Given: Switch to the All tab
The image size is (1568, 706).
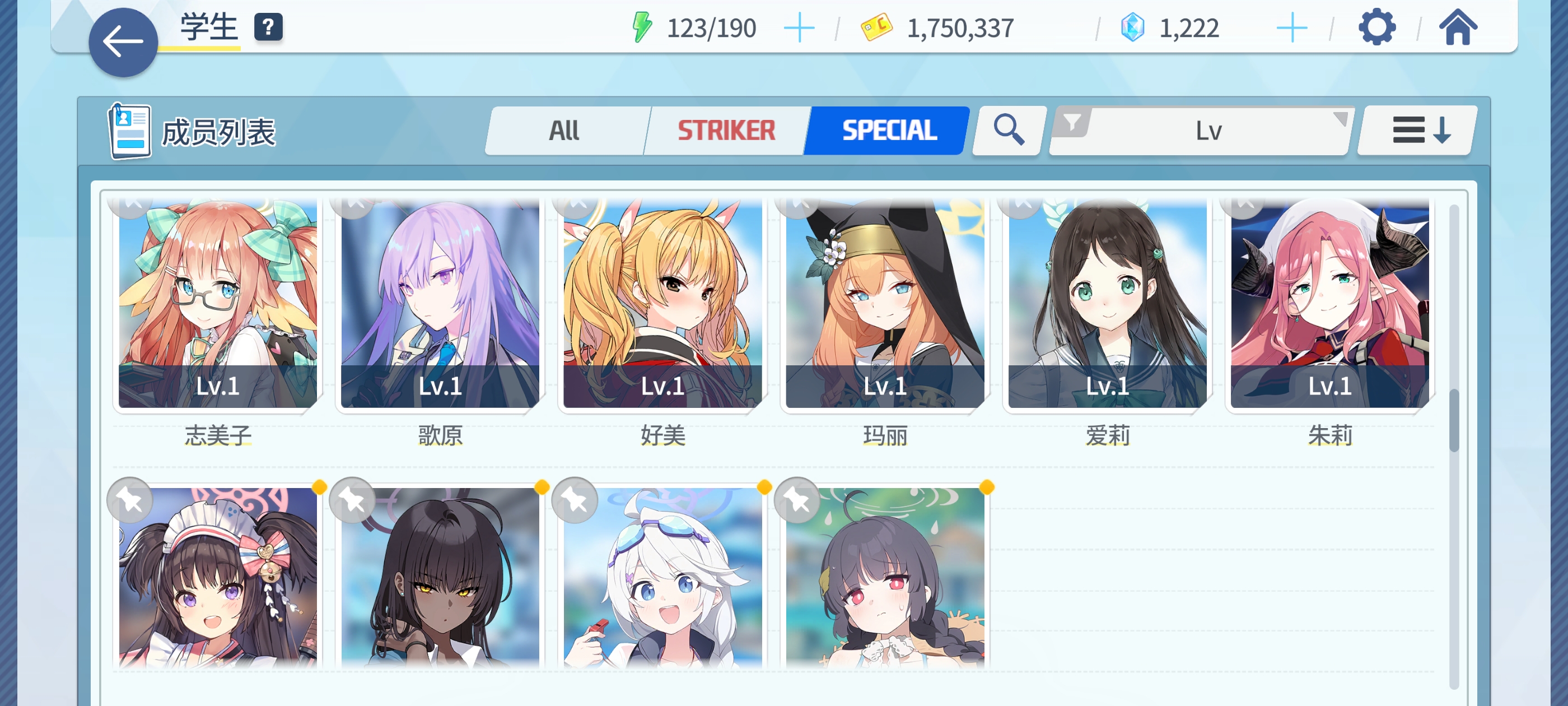Looking at the screenshot, I should 566,130.
